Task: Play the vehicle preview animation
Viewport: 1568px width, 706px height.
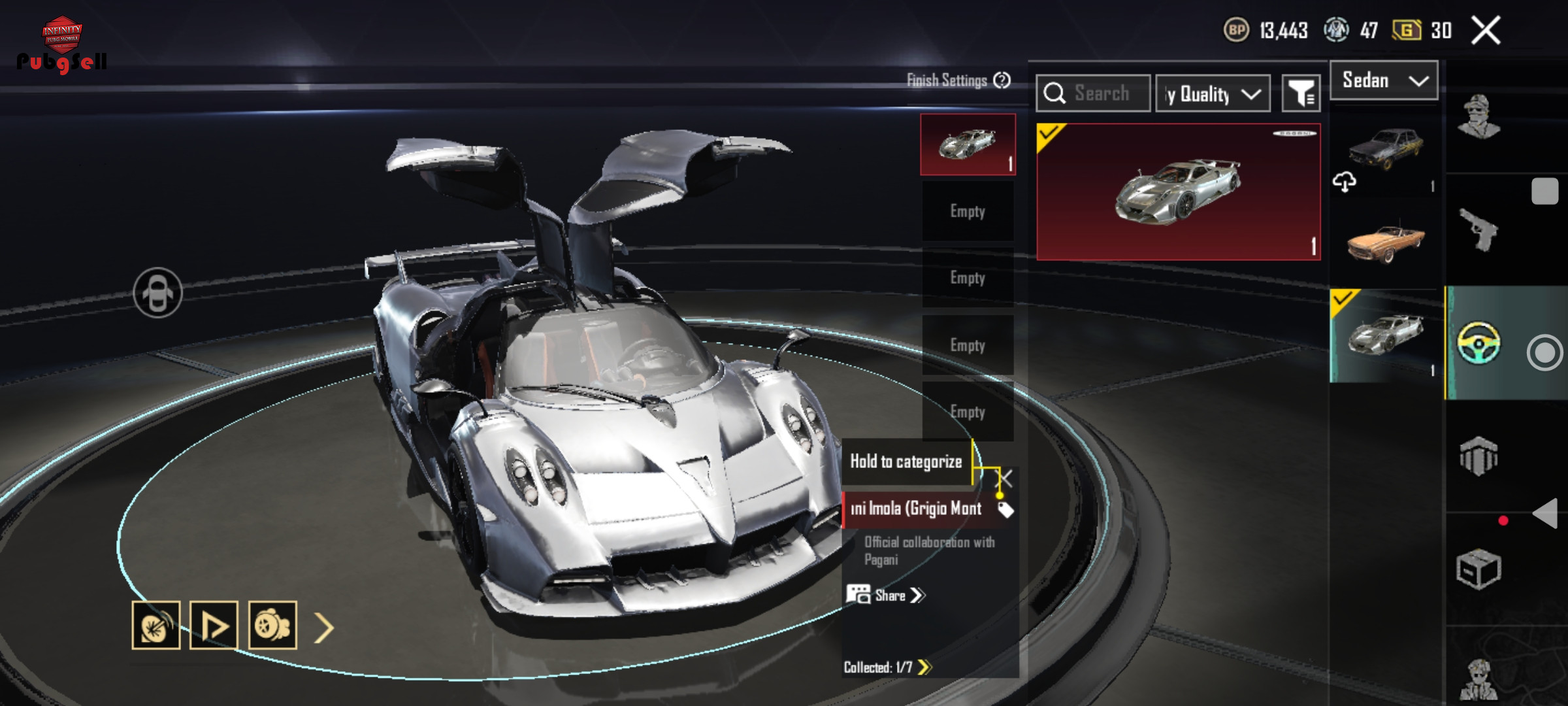Action: click(214, 626)
